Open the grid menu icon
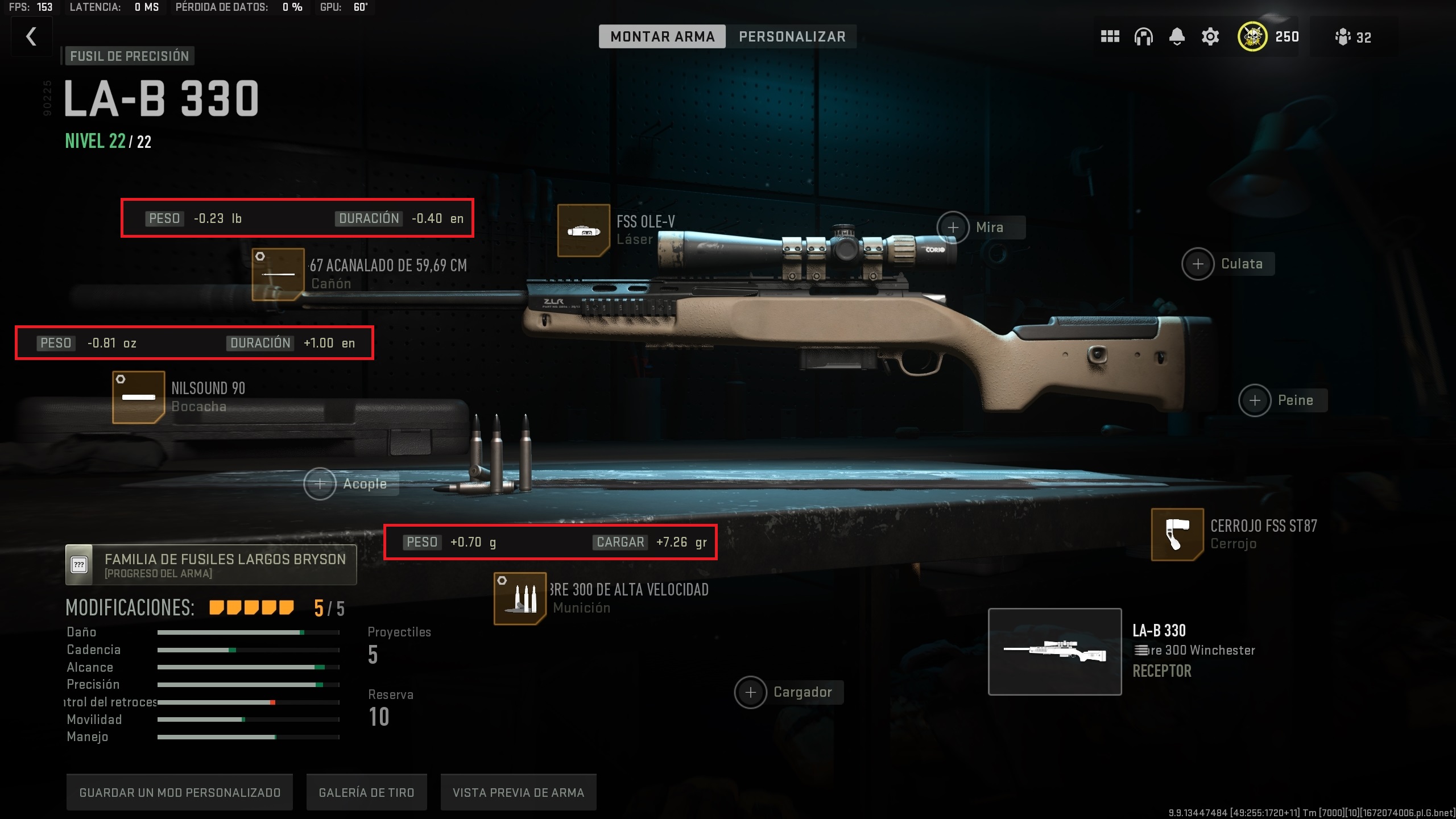This screenshot has height=819, width=1456. [x=1110, y=37]
